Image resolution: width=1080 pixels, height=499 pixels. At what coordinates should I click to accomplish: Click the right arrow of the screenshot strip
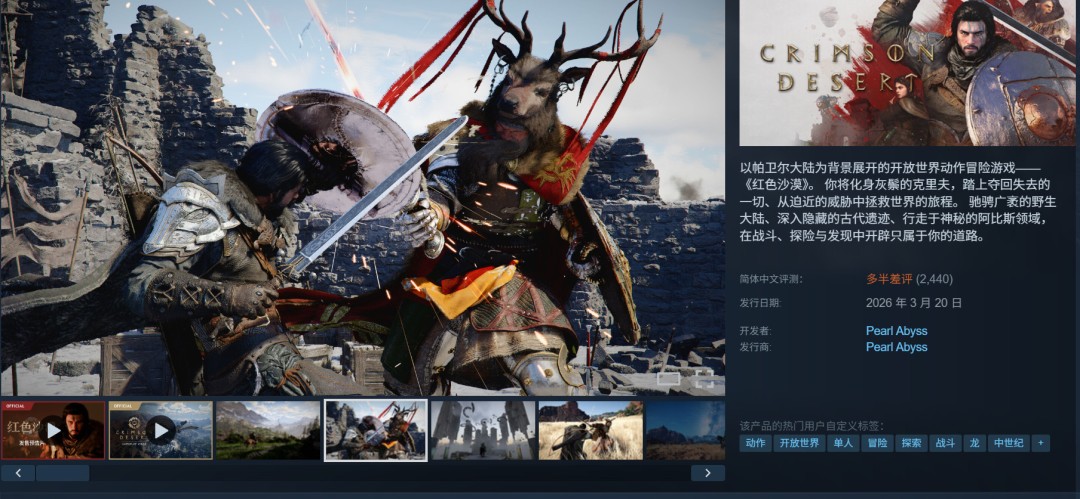[x=708, y=473]
